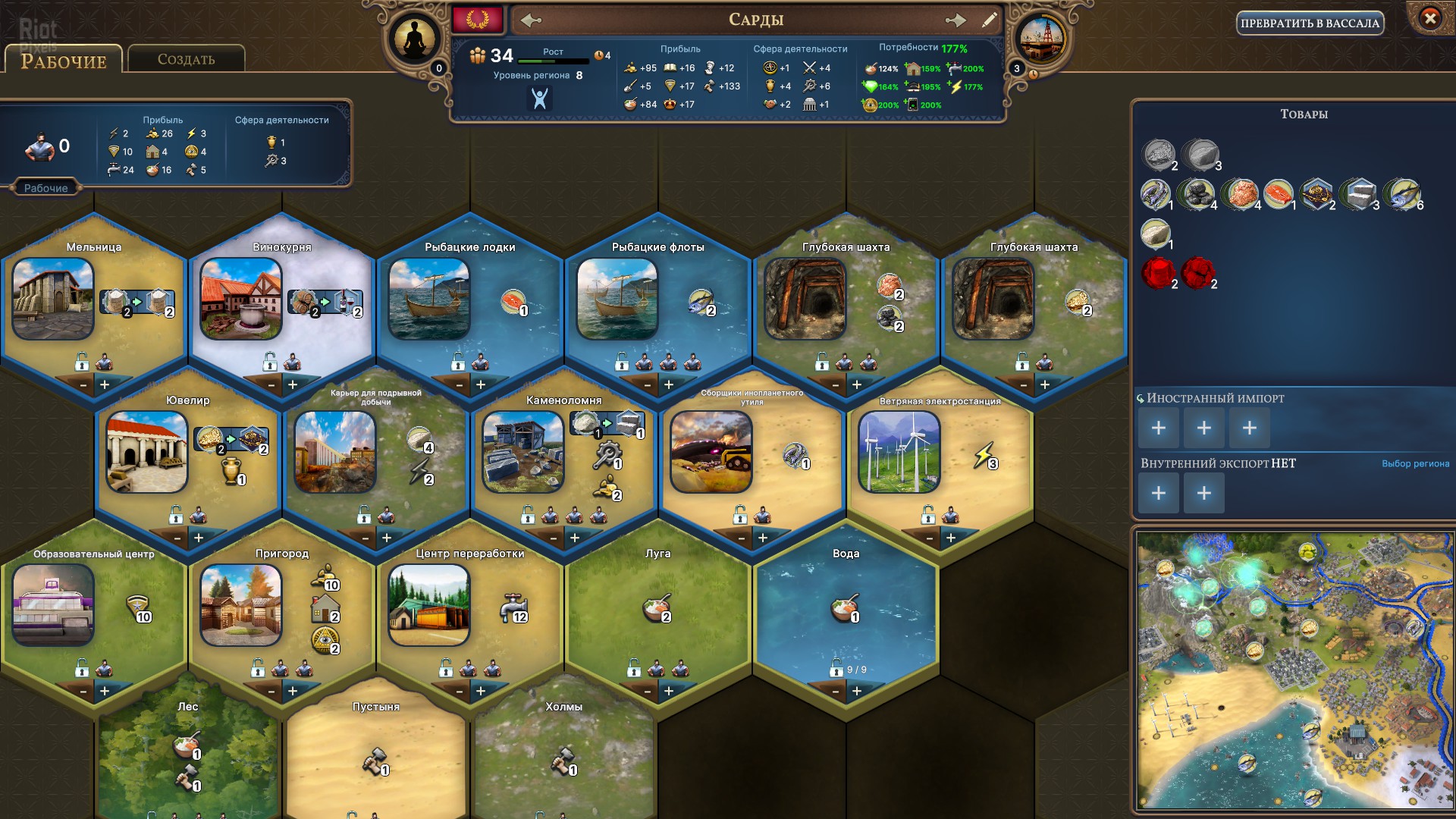This screenshot has height=819, width=1456.
Task: Add a worker to Ветряная электростанция
Action: [951, 538]
